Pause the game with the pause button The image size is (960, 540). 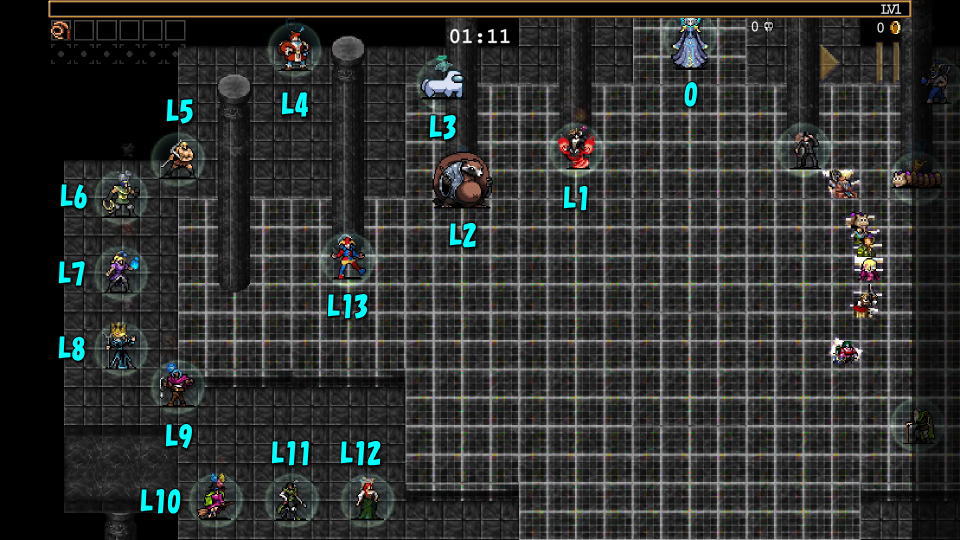(x=887, y=62)
